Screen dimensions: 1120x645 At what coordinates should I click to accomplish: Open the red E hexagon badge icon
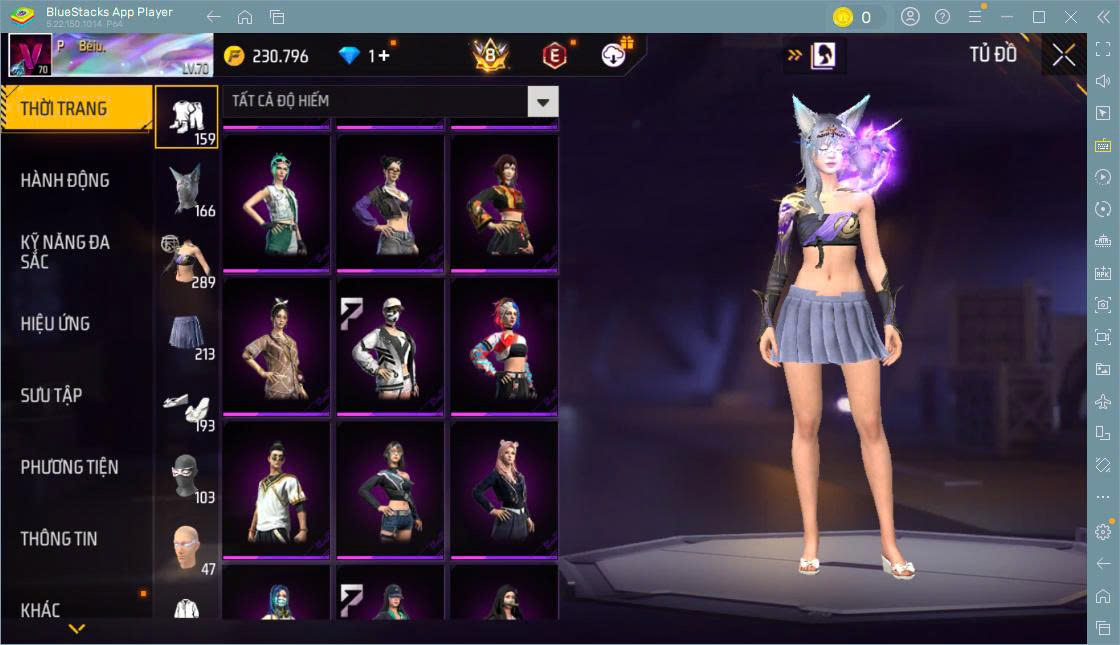[554, 56]
